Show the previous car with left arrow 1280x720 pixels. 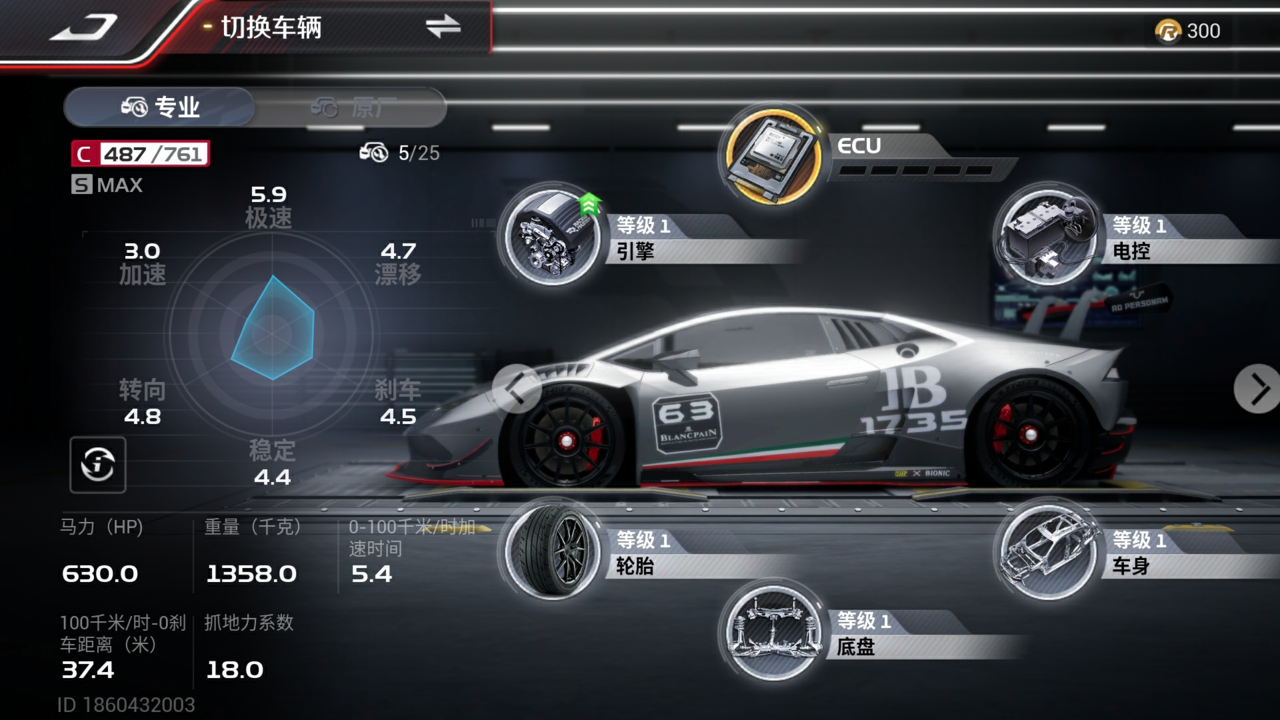point(517,388)
